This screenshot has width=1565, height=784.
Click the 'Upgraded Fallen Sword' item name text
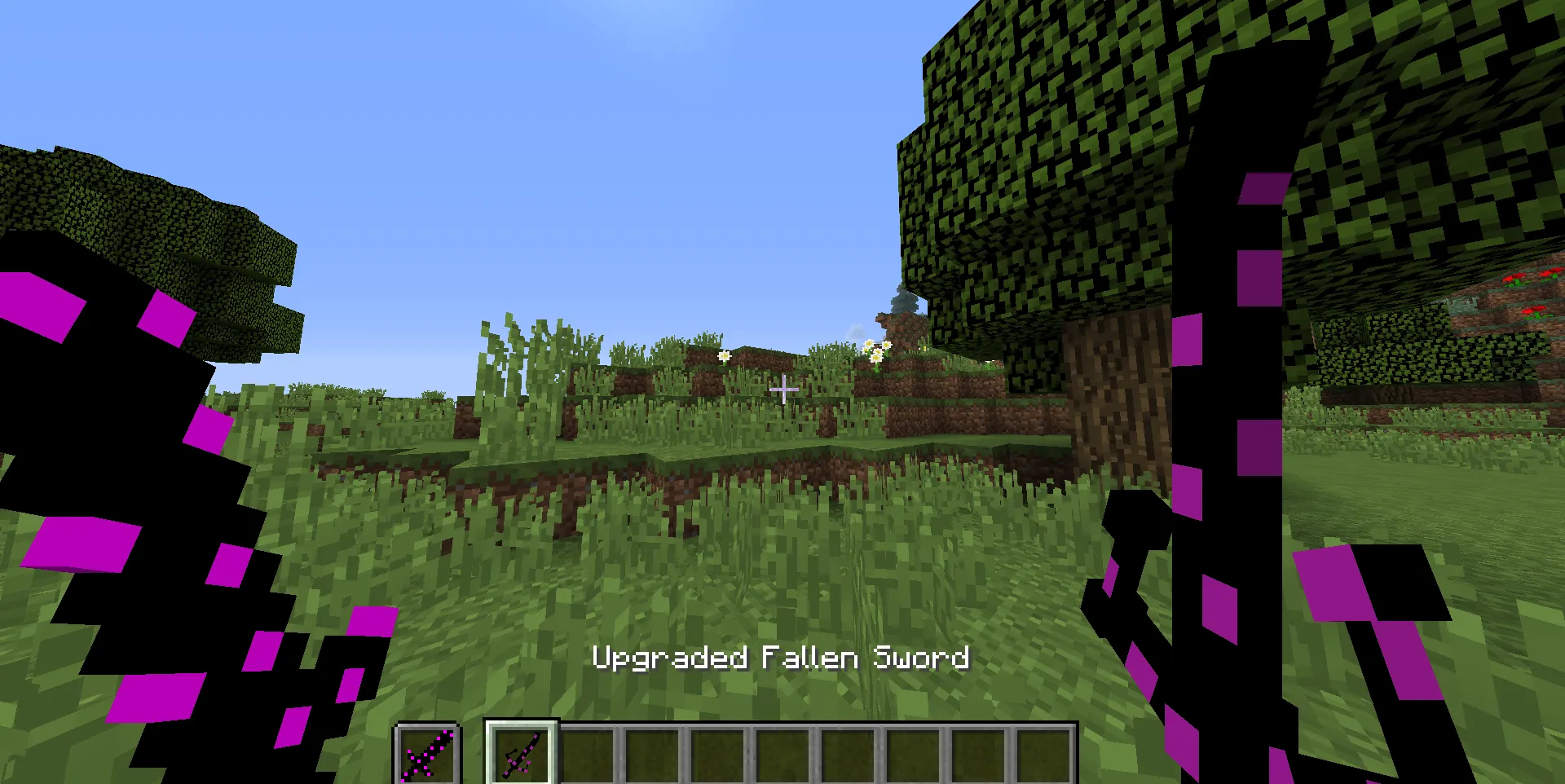pyautogui.click(x=781, y=657)
